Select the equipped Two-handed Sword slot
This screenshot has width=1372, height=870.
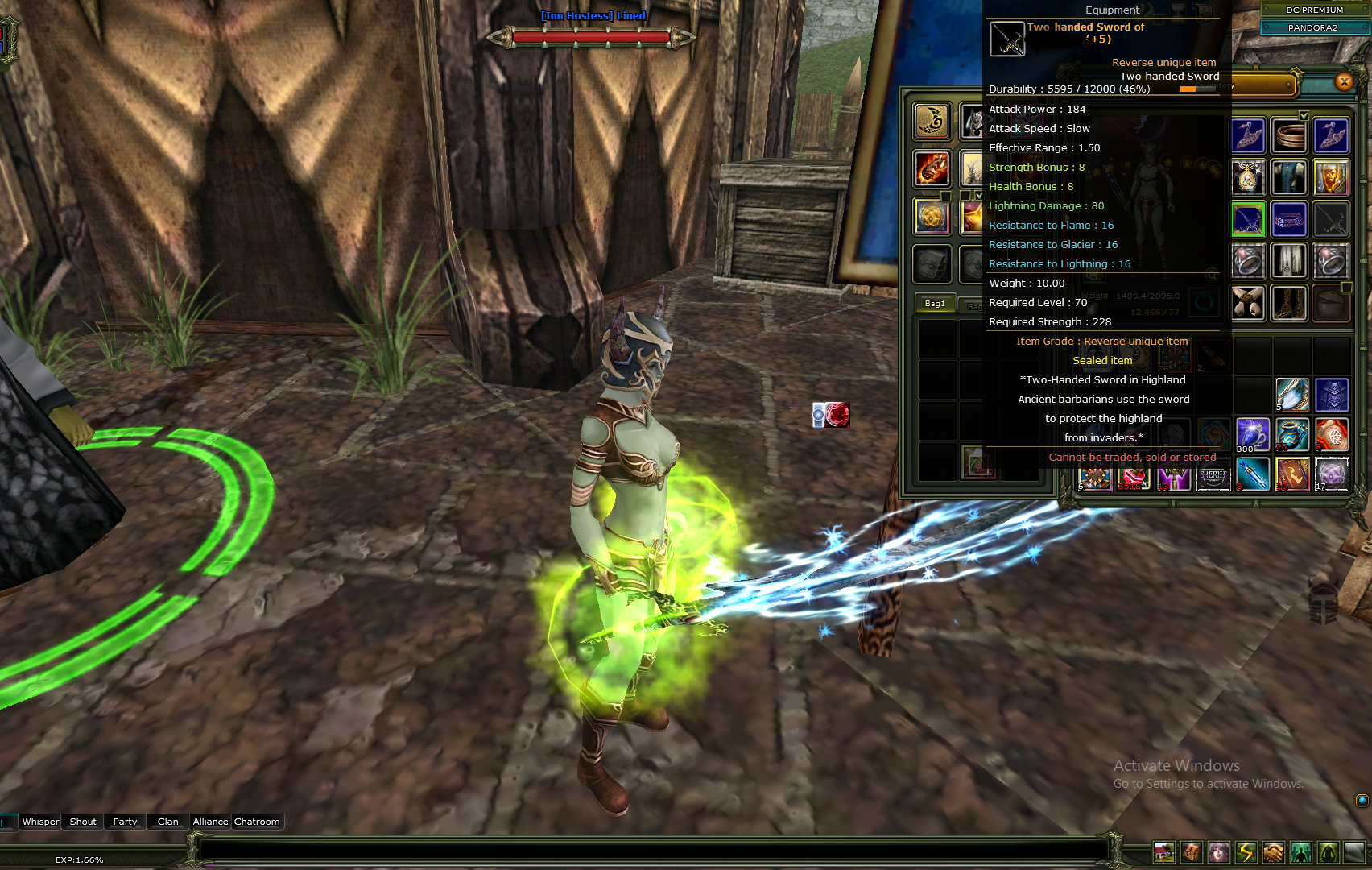(x=1247, y=220)
